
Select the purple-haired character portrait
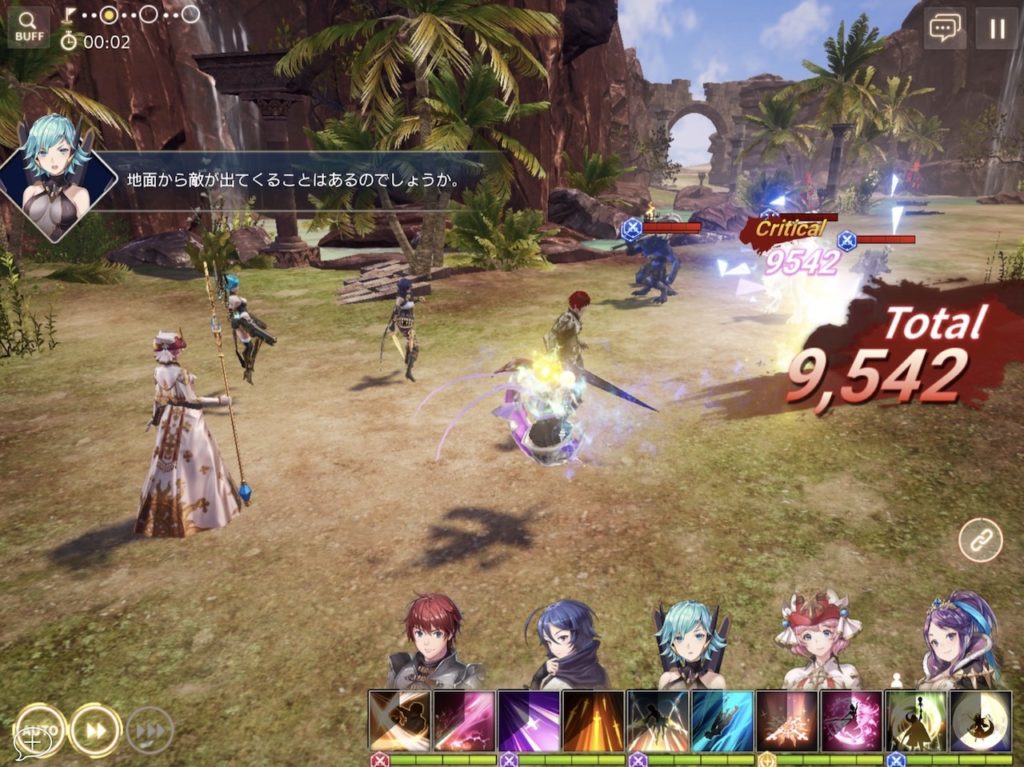point(951,640)
